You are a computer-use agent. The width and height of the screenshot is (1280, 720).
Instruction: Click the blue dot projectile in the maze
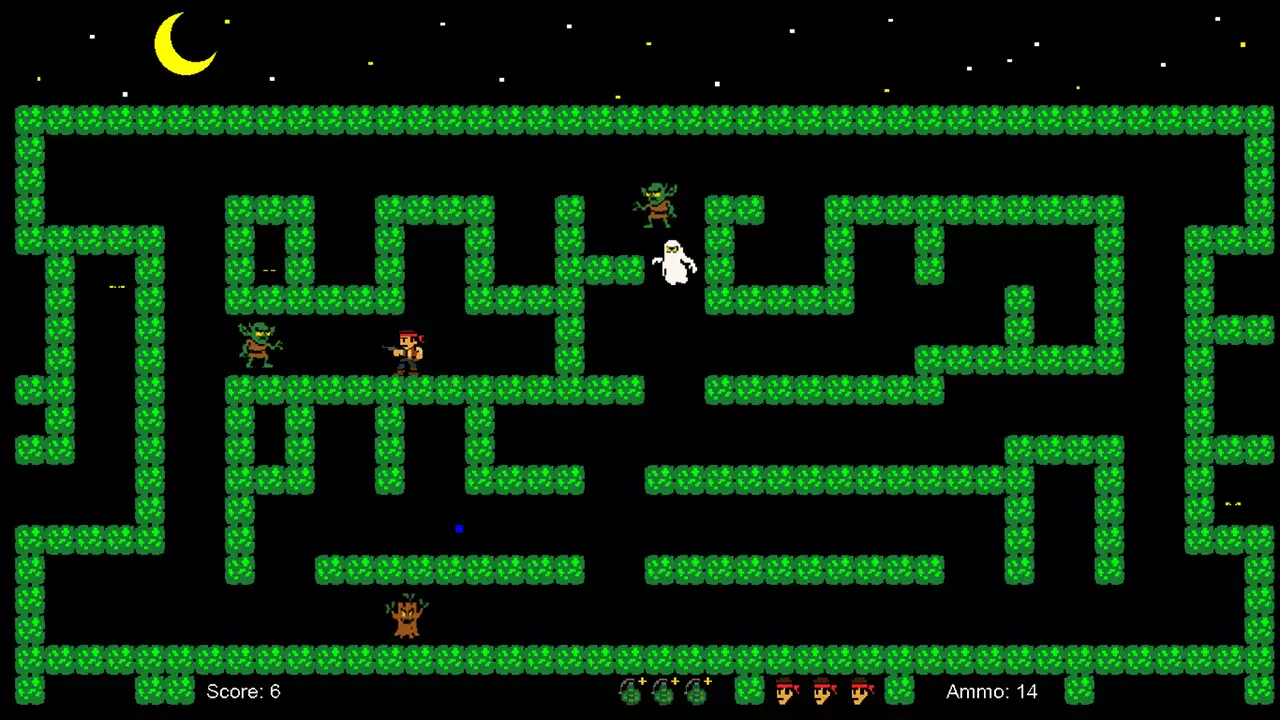pyautogui.click(x=459, y=528)
